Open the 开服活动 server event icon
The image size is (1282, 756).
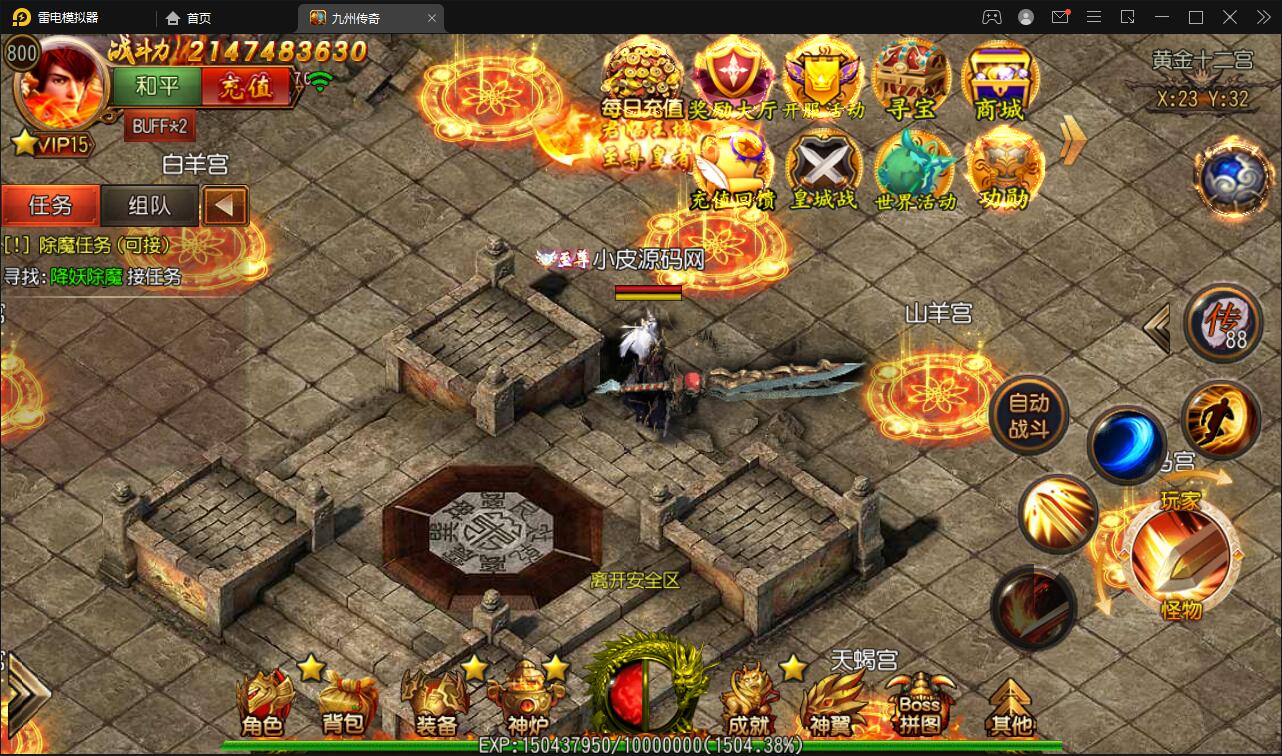point(822,80)
